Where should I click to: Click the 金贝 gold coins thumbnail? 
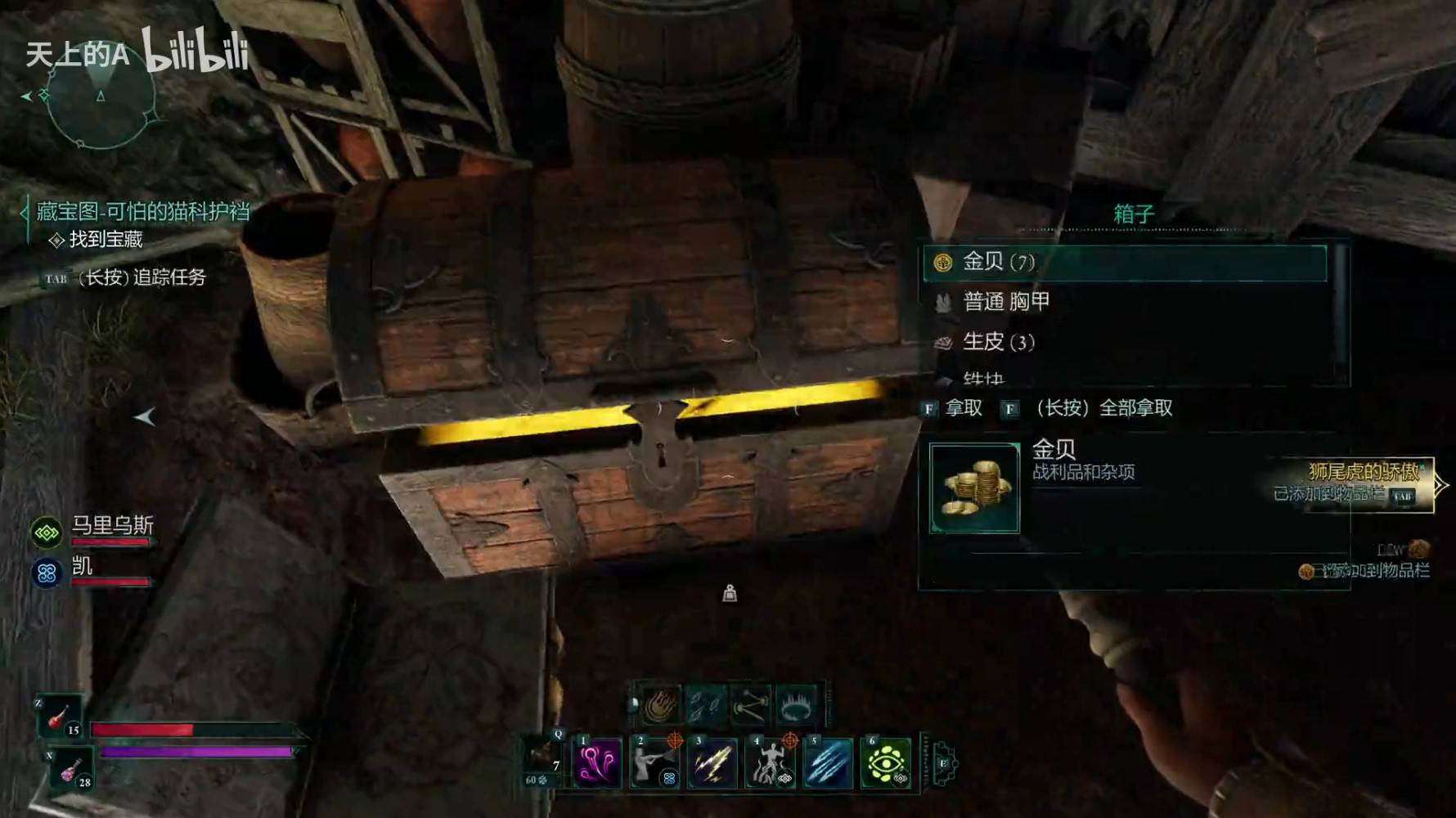[x=974, y=488]
